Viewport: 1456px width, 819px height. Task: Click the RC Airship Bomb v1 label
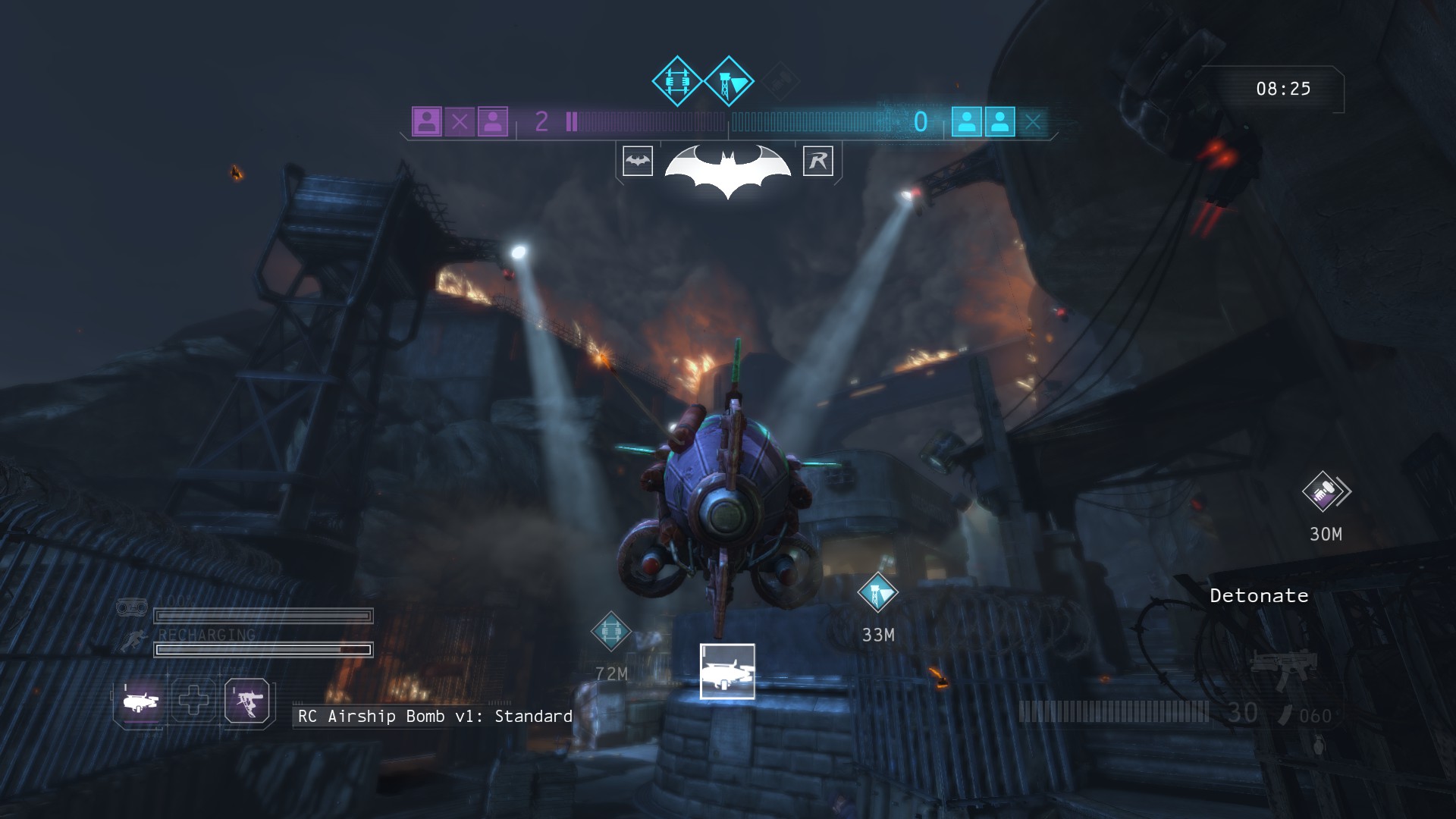click(435, 717)
